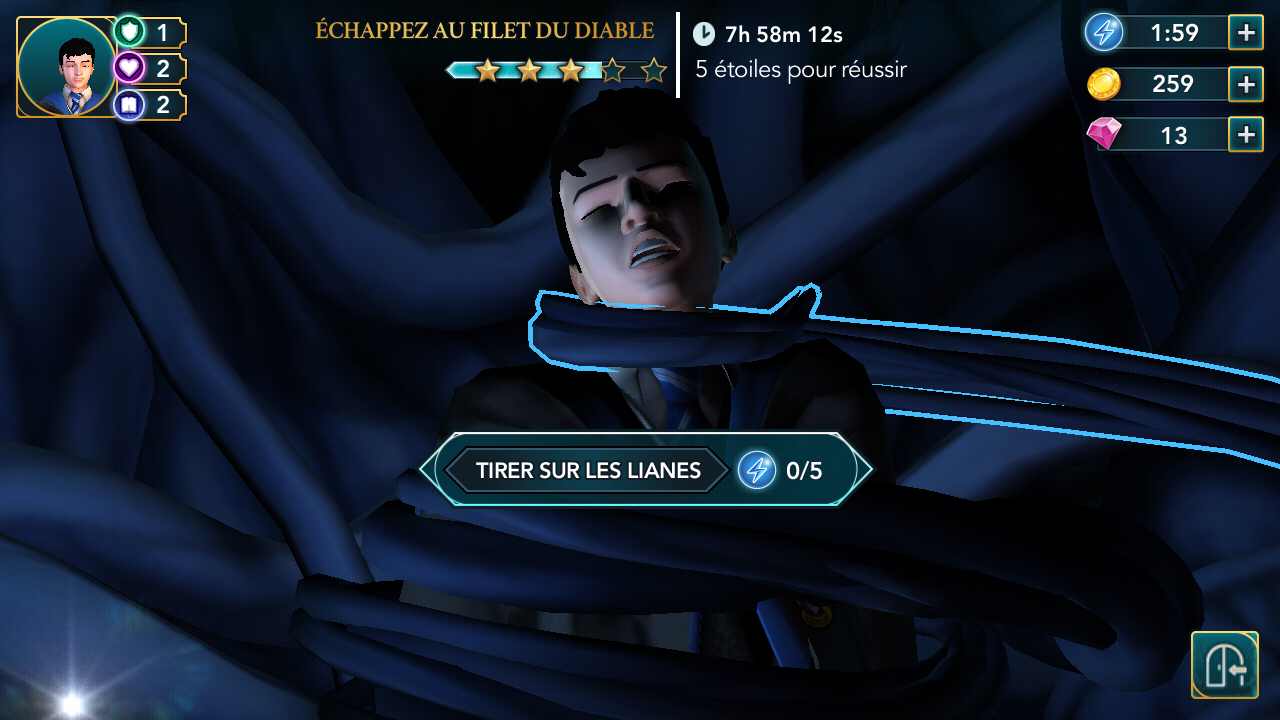Click the empty fifth star outline
This screenshot has height=720, width=1280.
coord(654,70)
